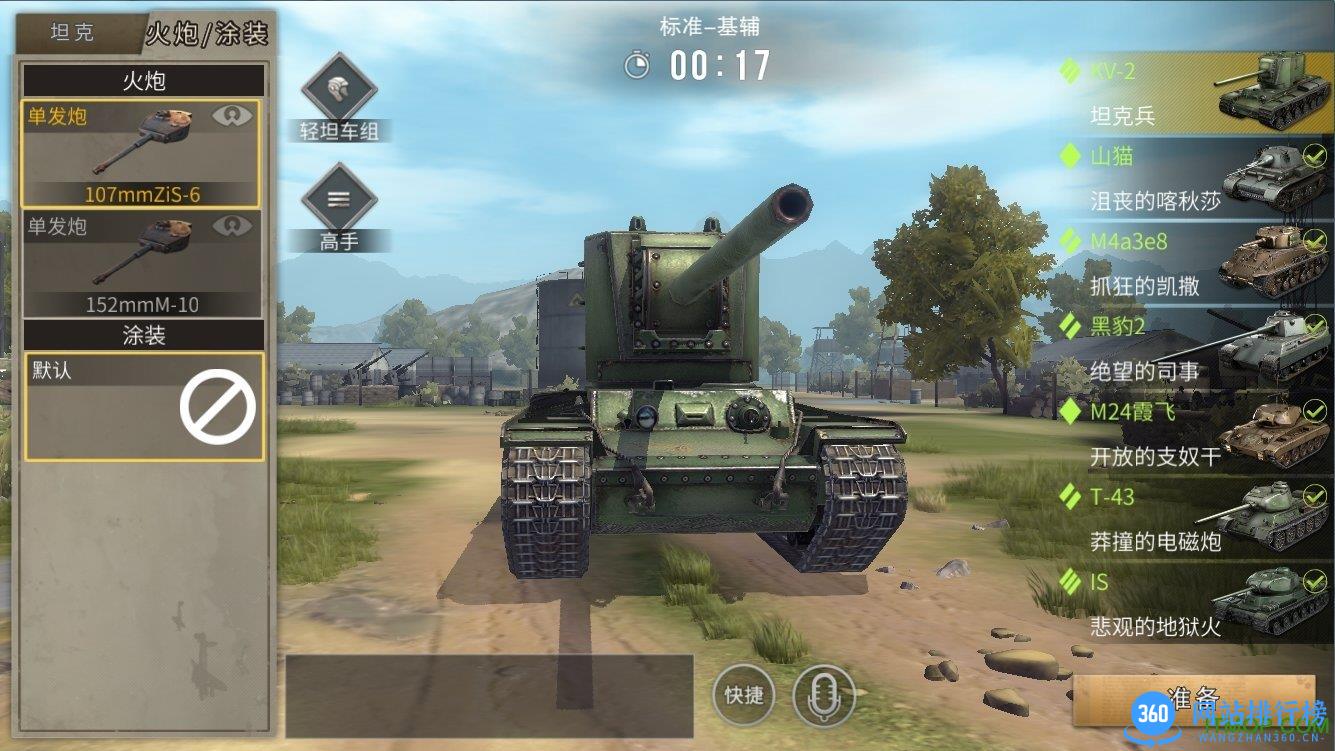
Task: Choose the M4a3e8 teammate row
Action: 1195,263
